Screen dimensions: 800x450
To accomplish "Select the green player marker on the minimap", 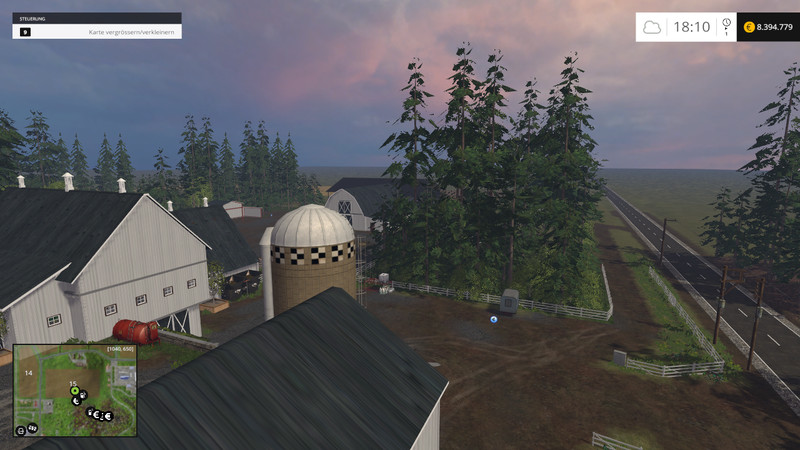I will coord(74,391).
